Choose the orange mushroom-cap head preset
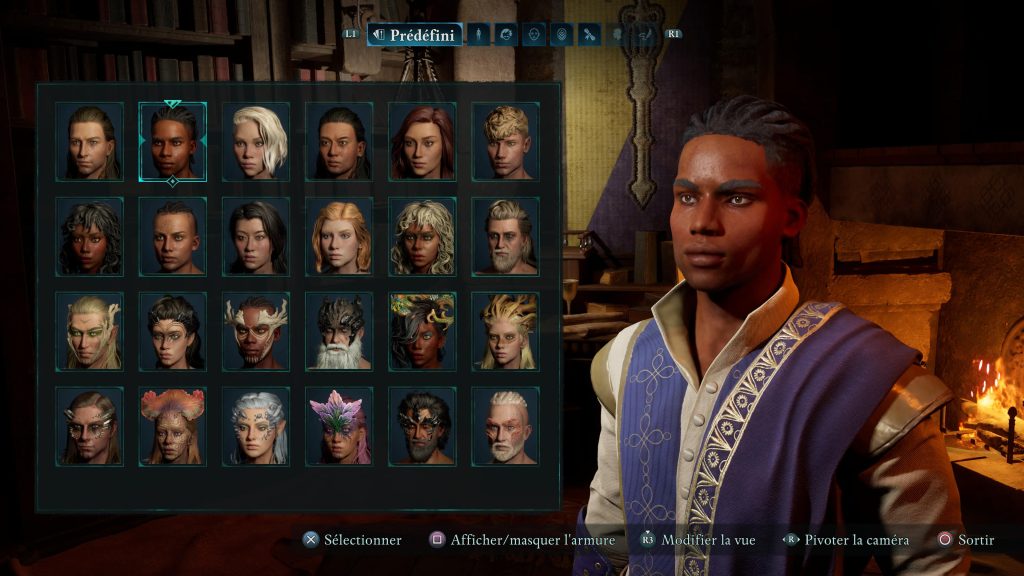Image resolution: width=1024 pixels, height=576 pixels. click(x=173, y=427)
